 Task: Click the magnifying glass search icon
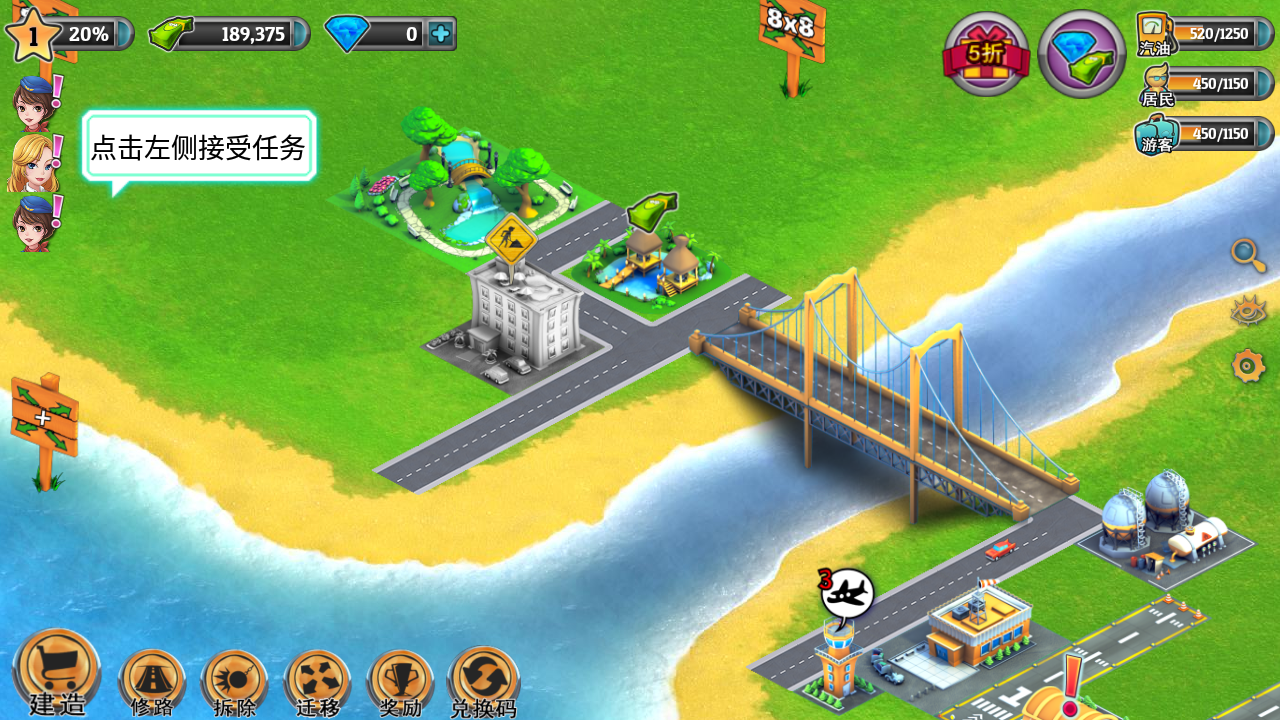tap(1248, 255)
